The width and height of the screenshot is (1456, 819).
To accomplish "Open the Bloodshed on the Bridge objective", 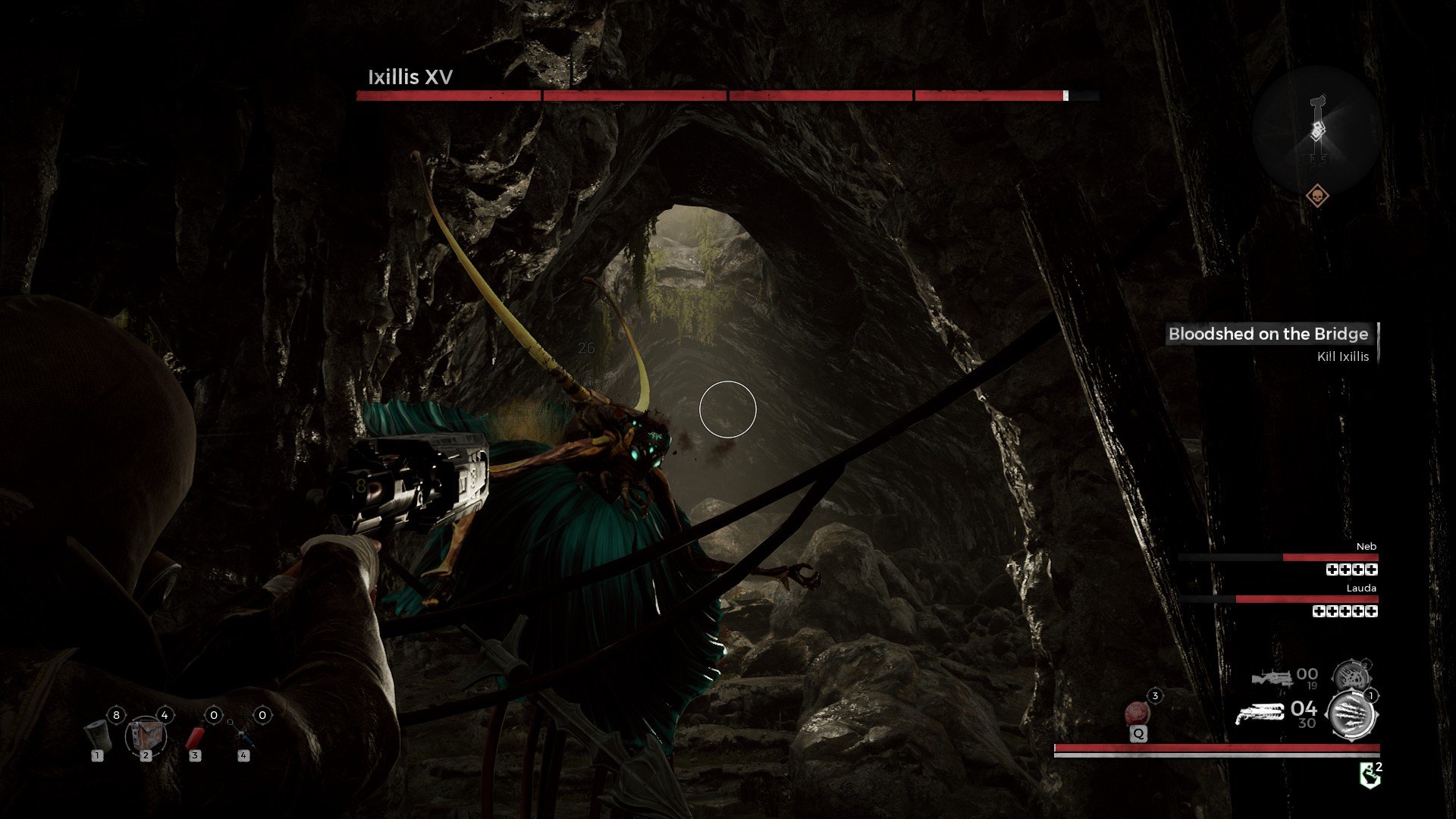I will coord(1268,334).
